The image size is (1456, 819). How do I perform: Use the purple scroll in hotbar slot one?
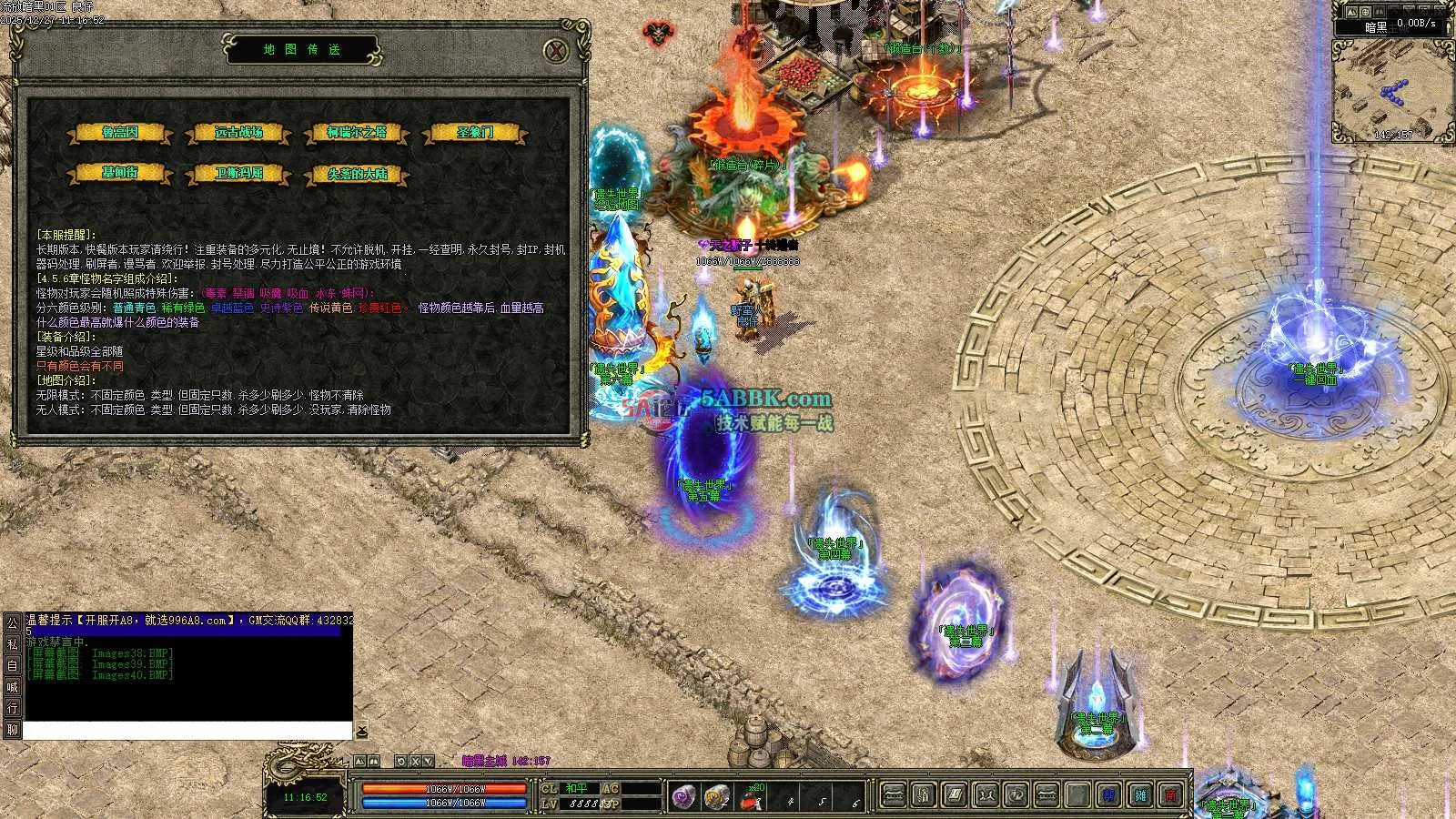(684, 797)
